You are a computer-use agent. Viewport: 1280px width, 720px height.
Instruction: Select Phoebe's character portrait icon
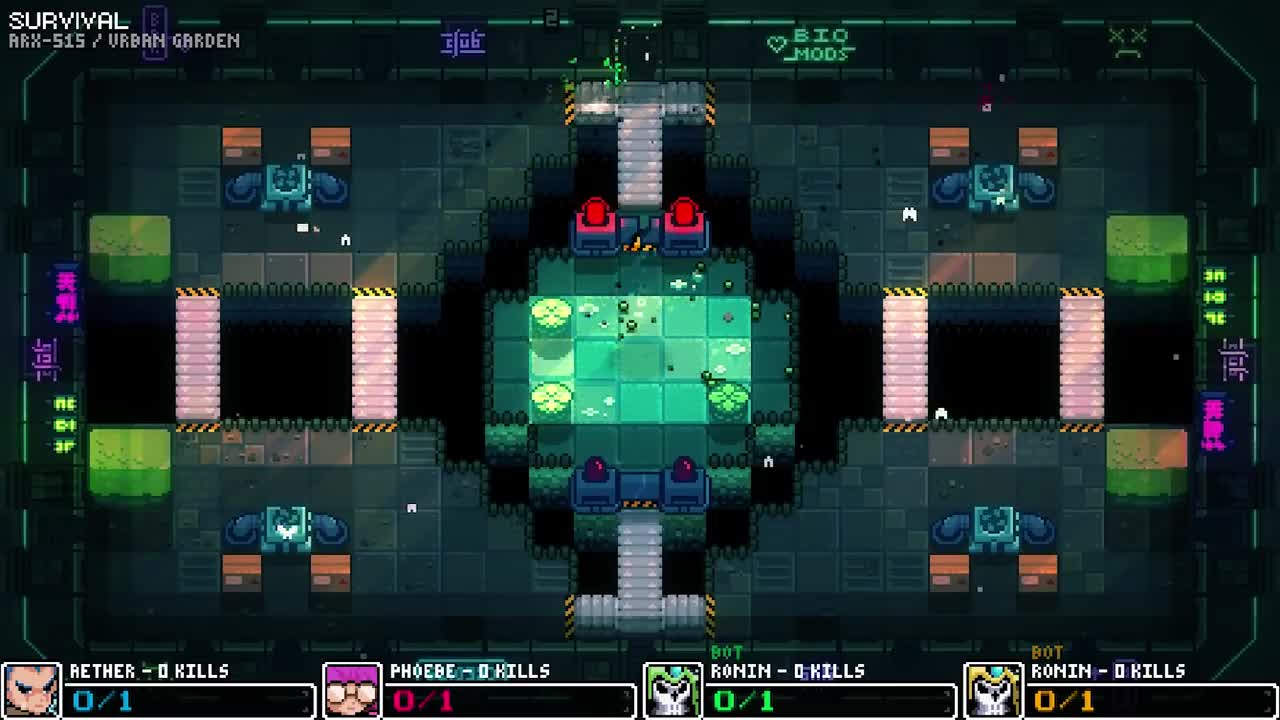354,689
